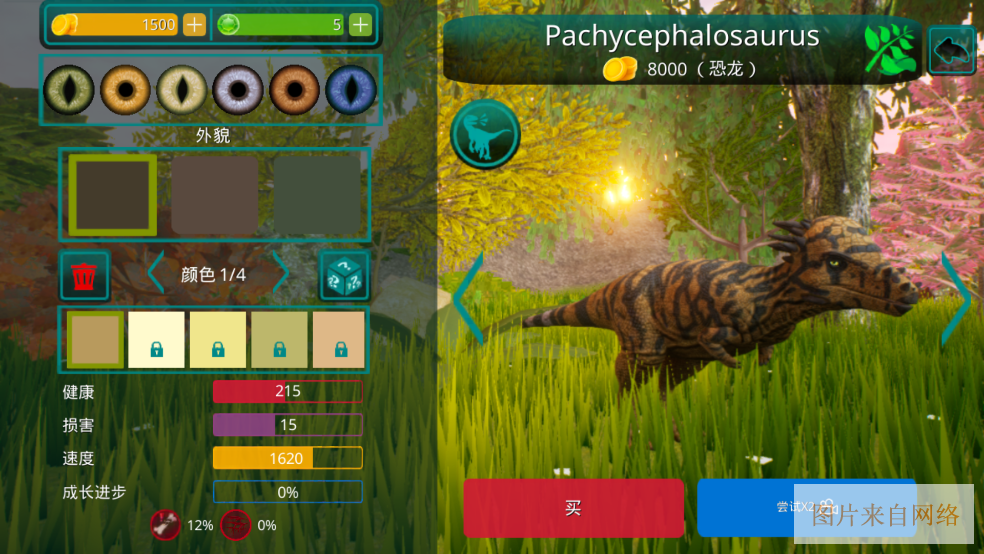Image resolution: width=984 pixels, height=554 pixels.
Task: Choose the locked peach color swatch
Action: pos(338,339)
